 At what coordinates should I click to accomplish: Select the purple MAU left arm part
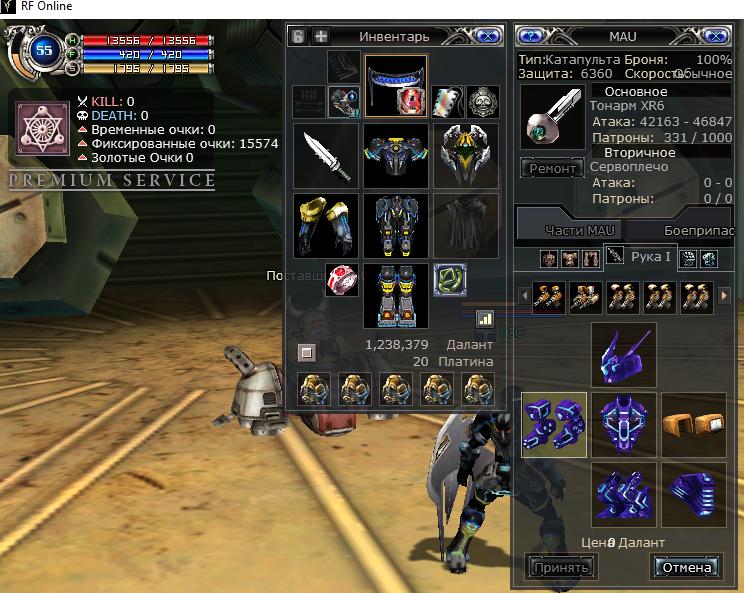click(554, 424)
